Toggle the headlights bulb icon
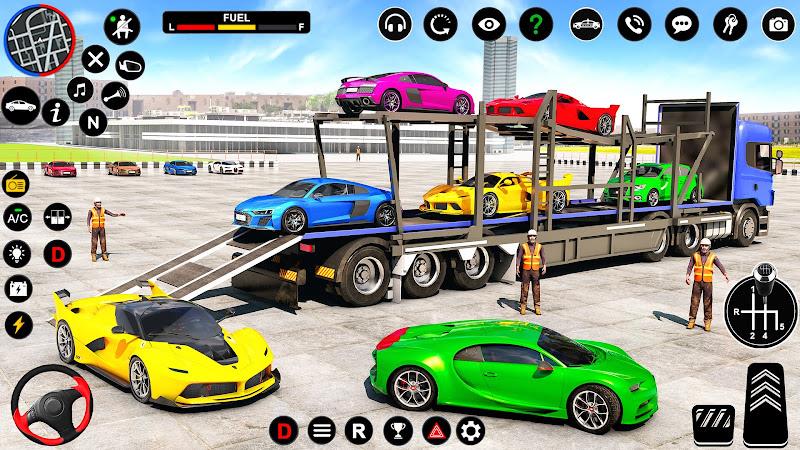800x450 pixels. (18, 252)
